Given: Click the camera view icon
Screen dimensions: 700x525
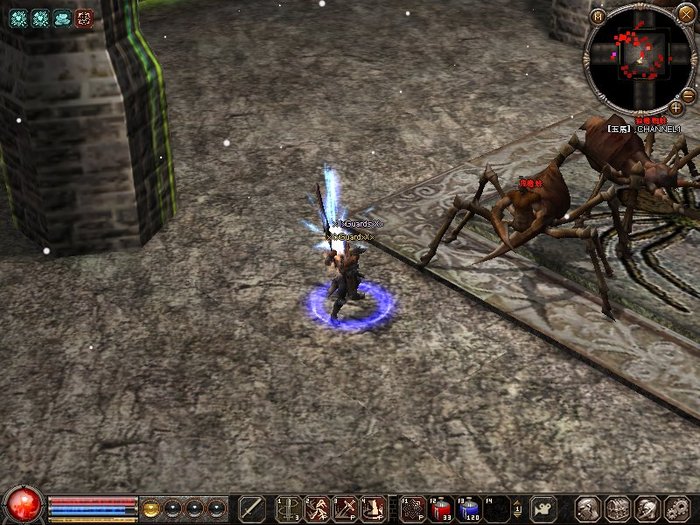Looking at the screenshot, I should pos(542,508).
